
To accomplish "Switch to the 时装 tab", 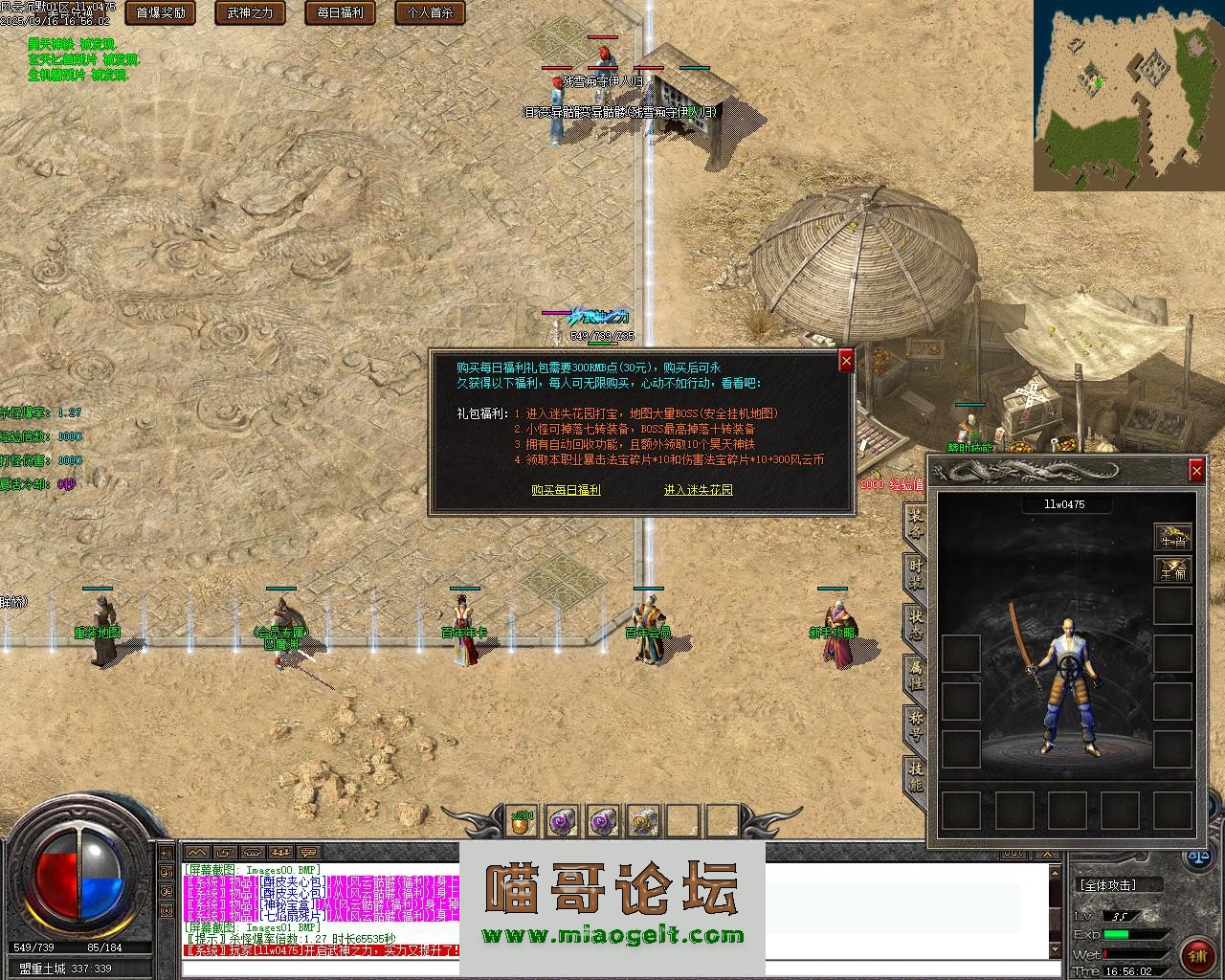I will (915, 573).
